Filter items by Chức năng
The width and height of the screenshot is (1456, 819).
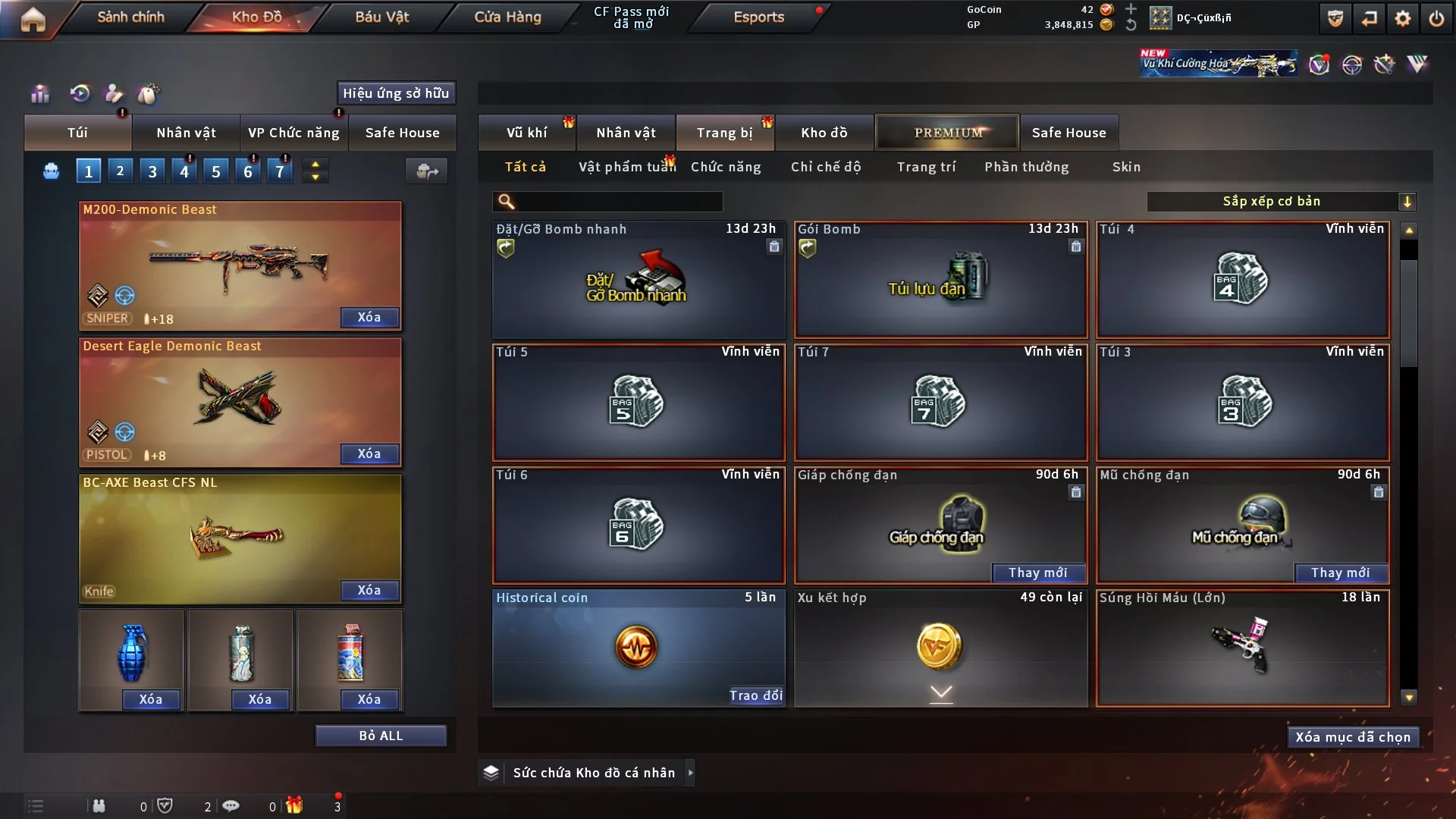(x=726, y=167)
